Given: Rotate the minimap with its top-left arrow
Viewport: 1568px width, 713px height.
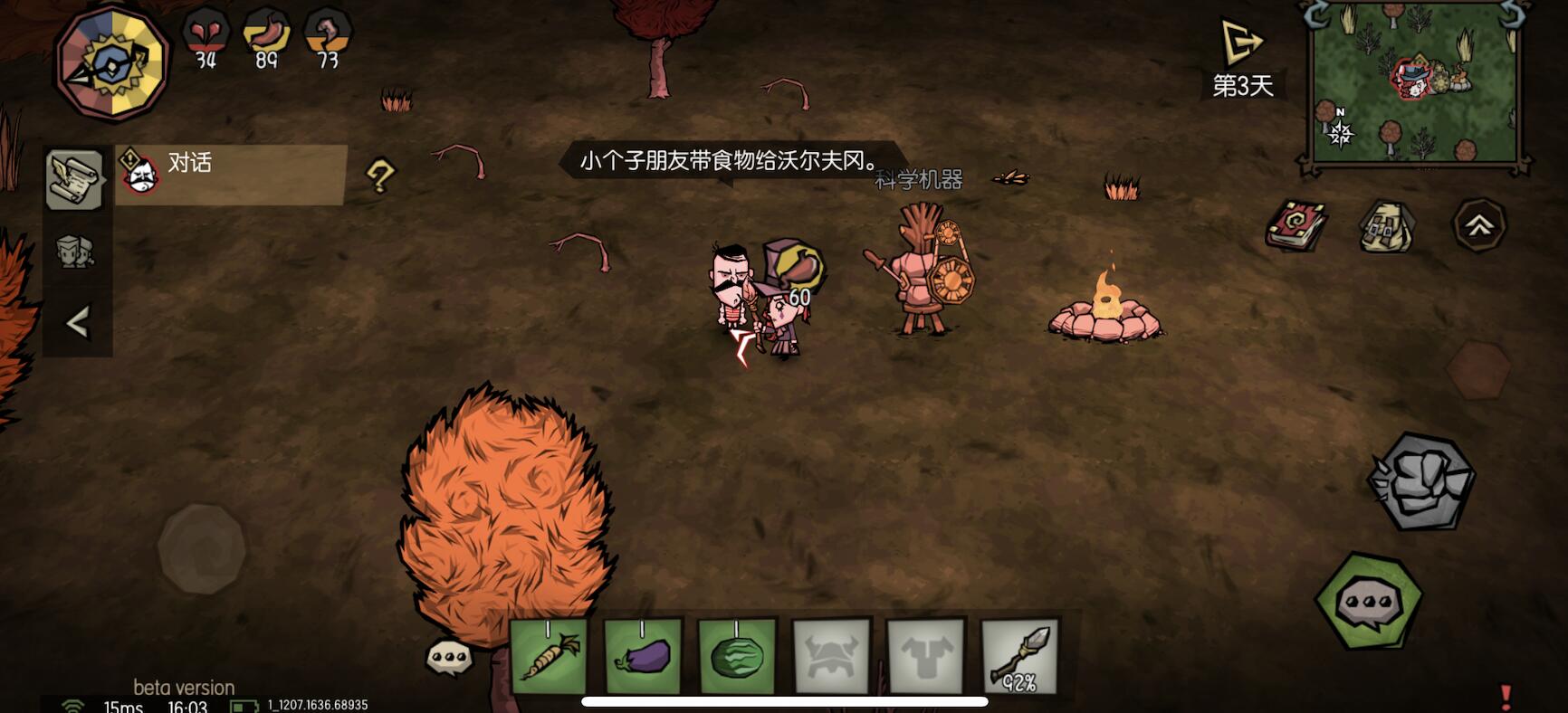Looking at the screenshot, I should coord(1316,14).
